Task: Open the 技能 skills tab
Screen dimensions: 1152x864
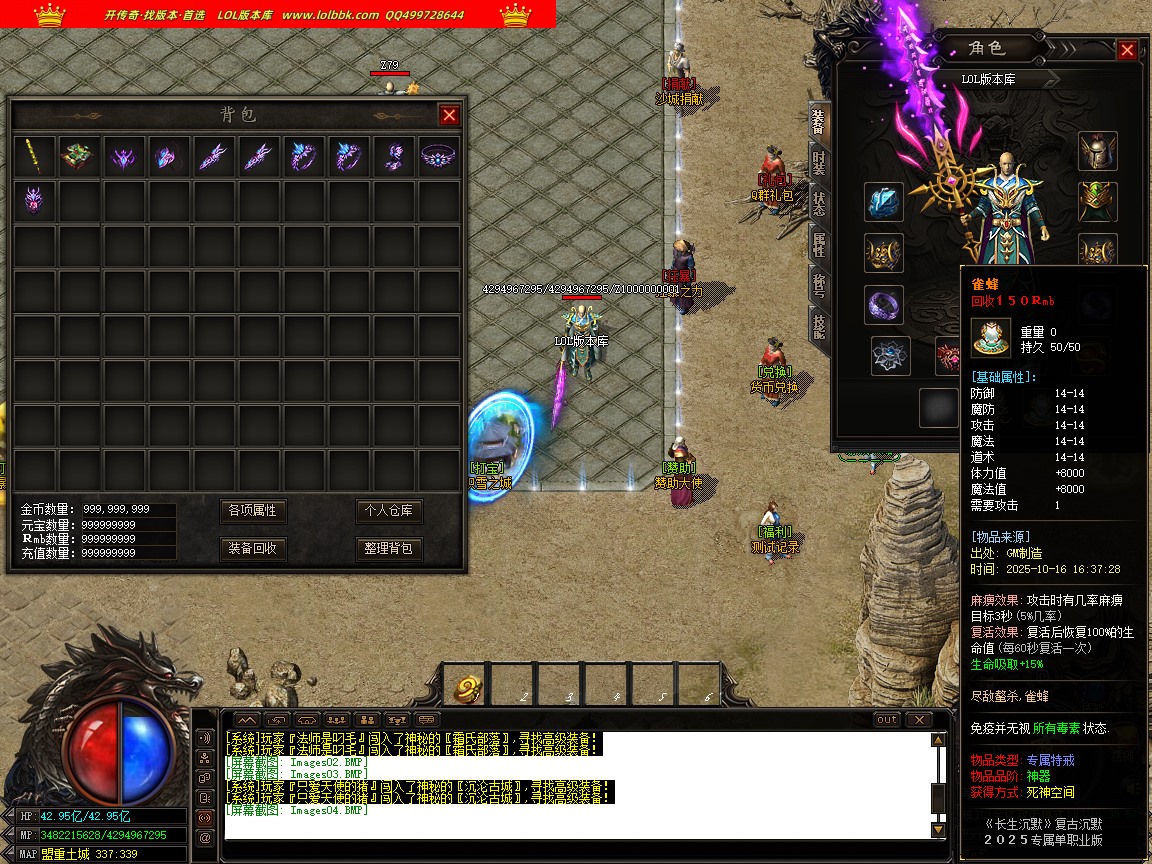Action: pyautogui.click(x=818, y=326)
